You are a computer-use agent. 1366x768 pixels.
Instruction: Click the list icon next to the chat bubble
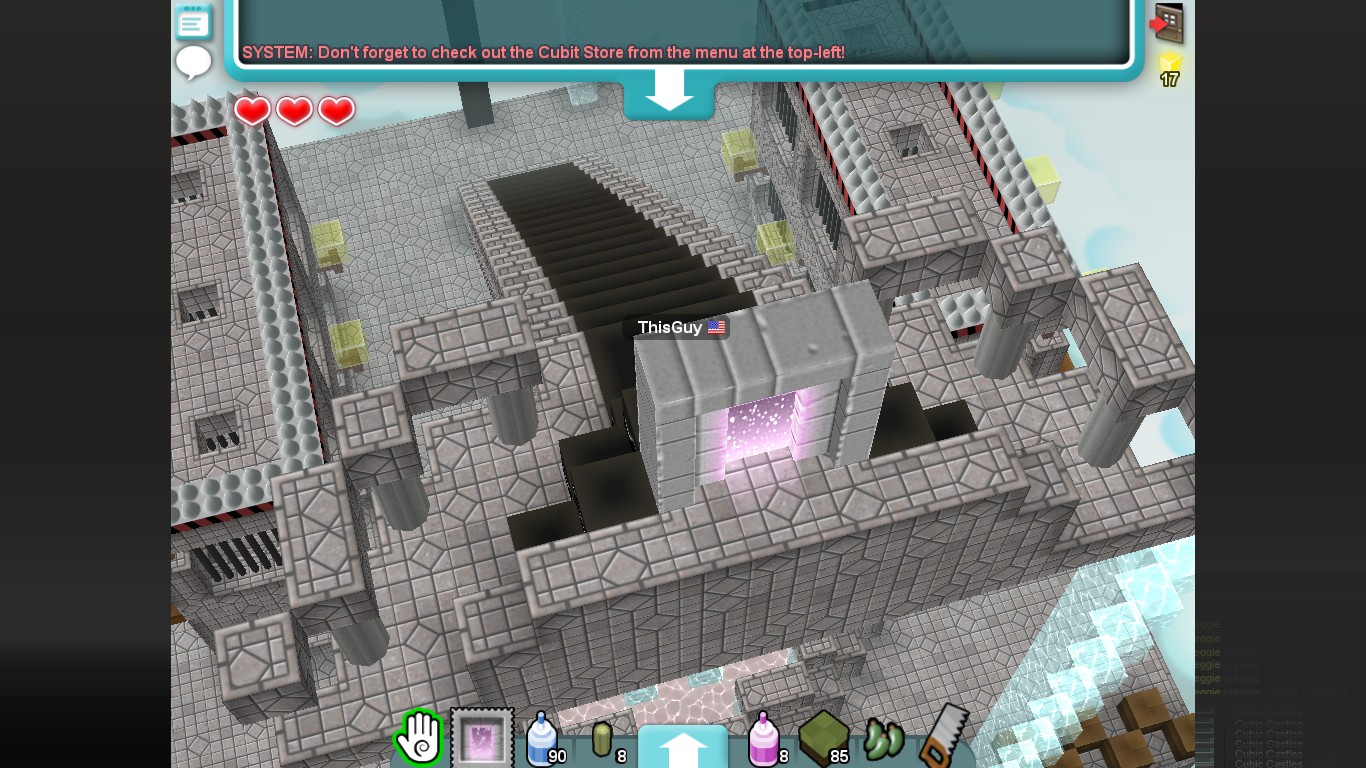[193, 22]
